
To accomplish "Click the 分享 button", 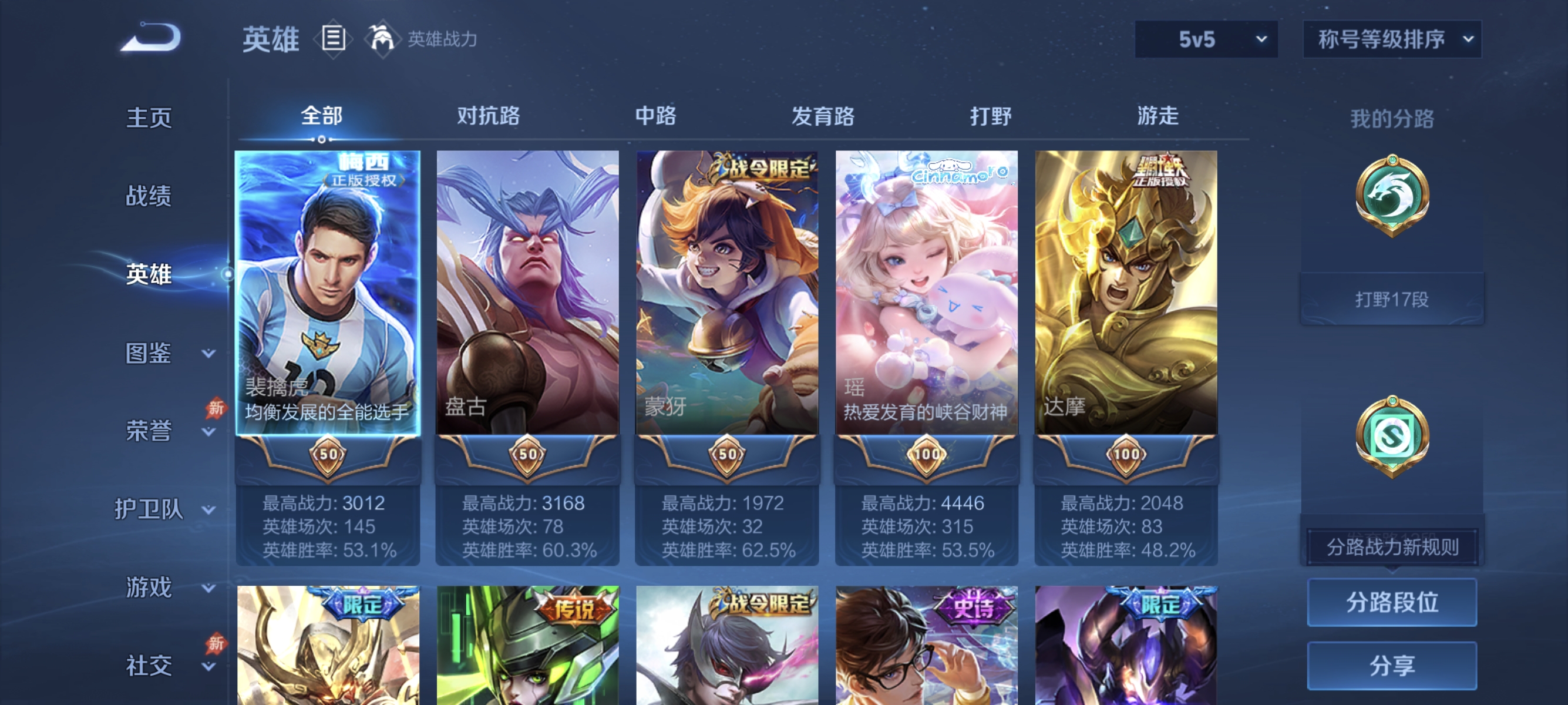I will tap(1392, 666).
